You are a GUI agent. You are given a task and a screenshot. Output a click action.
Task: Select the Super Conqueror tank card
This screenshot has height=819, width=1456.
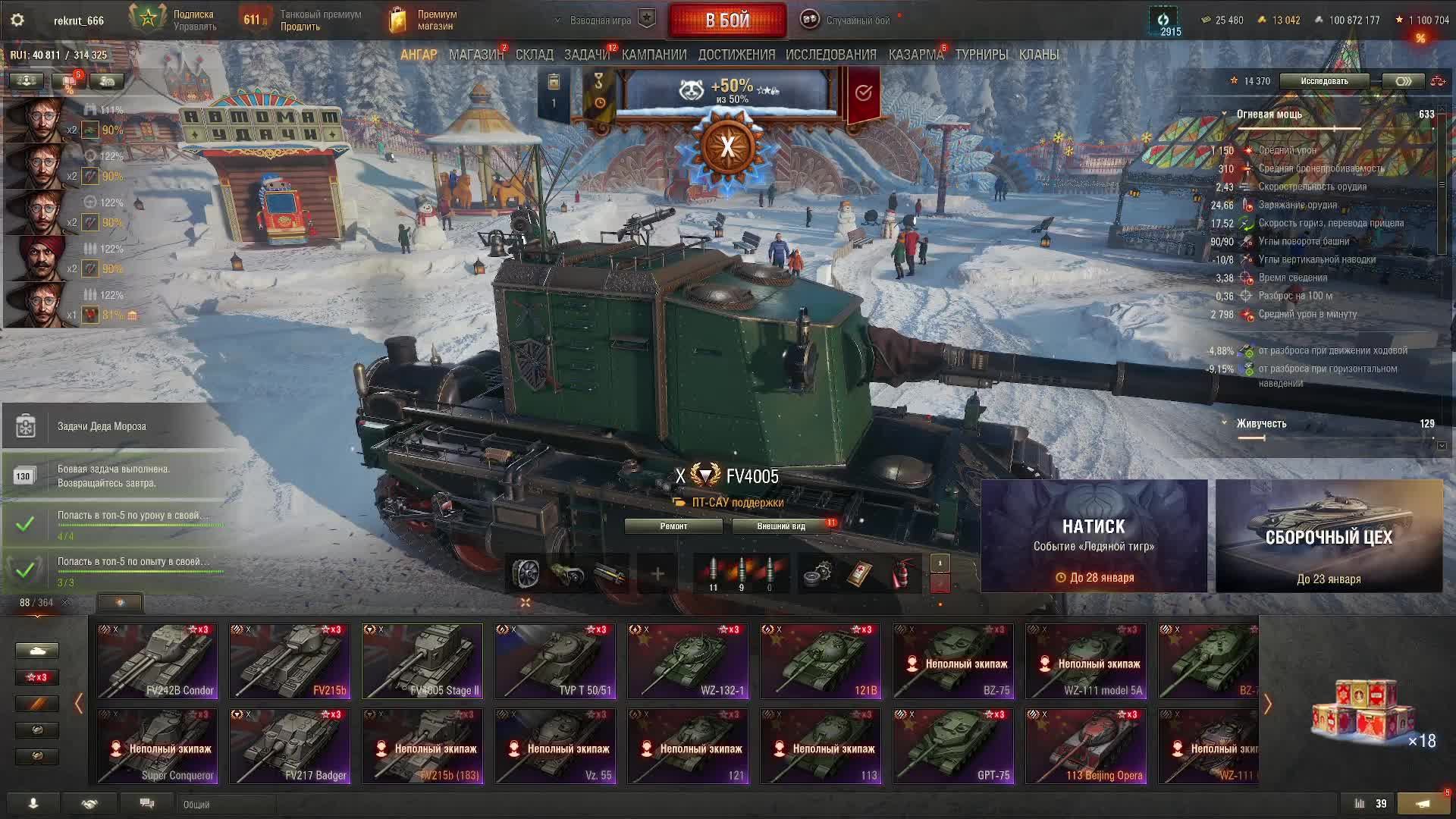pyautogui.click(x=157, y=745)
